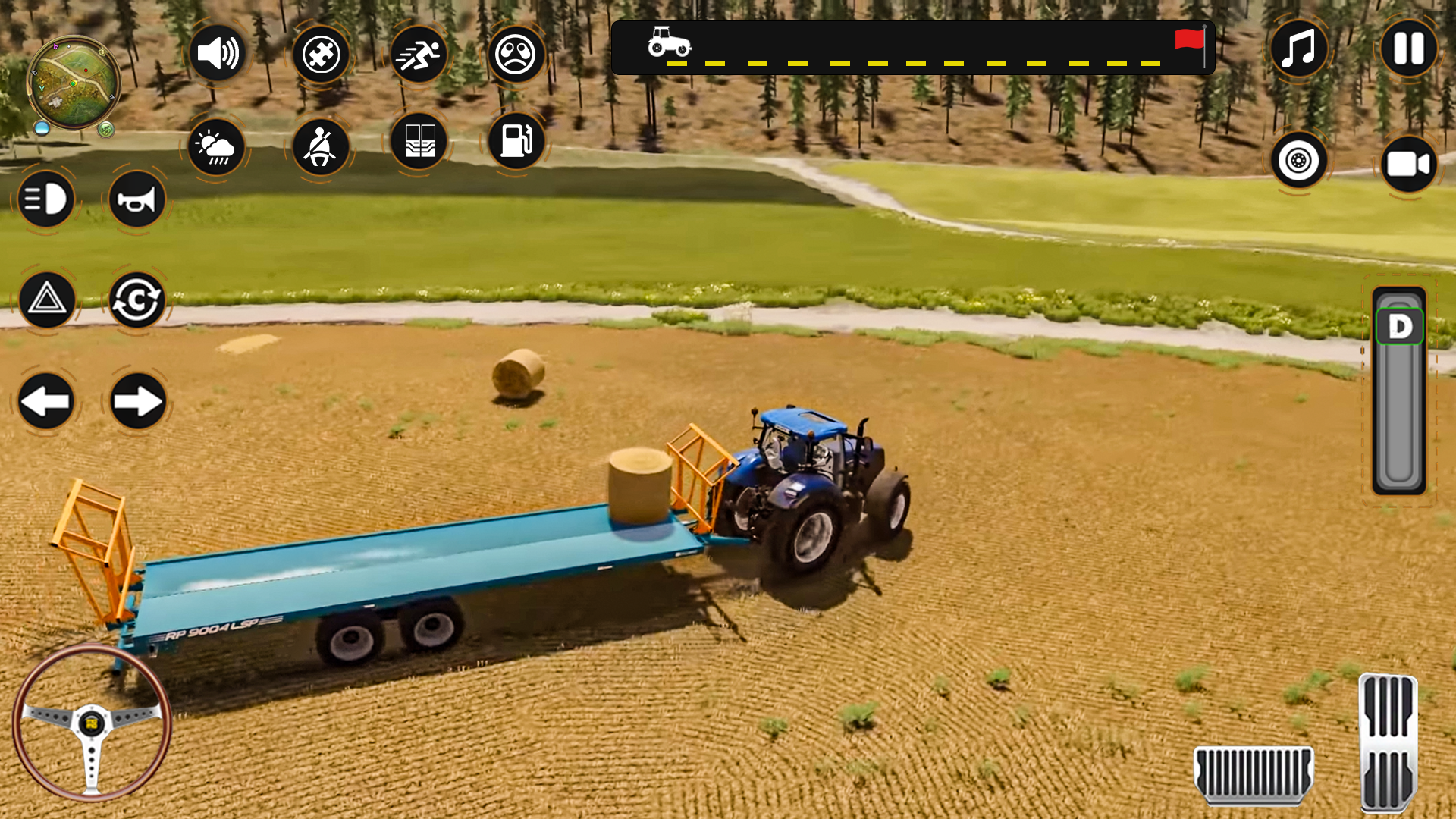
Task: Mute the music by tapping the note icon
Action: point(1298,50)
